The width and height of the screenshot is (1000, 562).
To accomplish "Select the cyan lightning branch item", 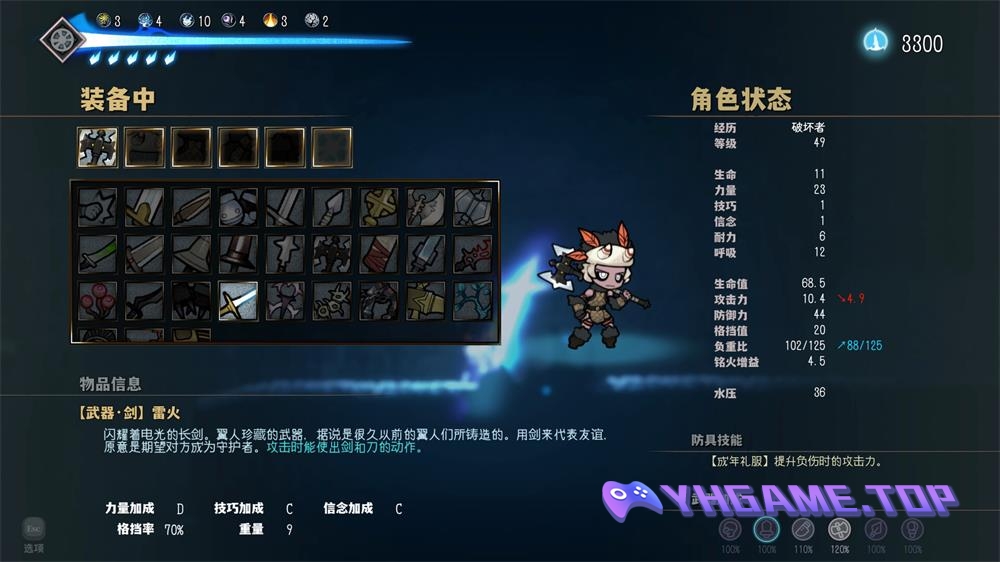I will tap(473, 300).
